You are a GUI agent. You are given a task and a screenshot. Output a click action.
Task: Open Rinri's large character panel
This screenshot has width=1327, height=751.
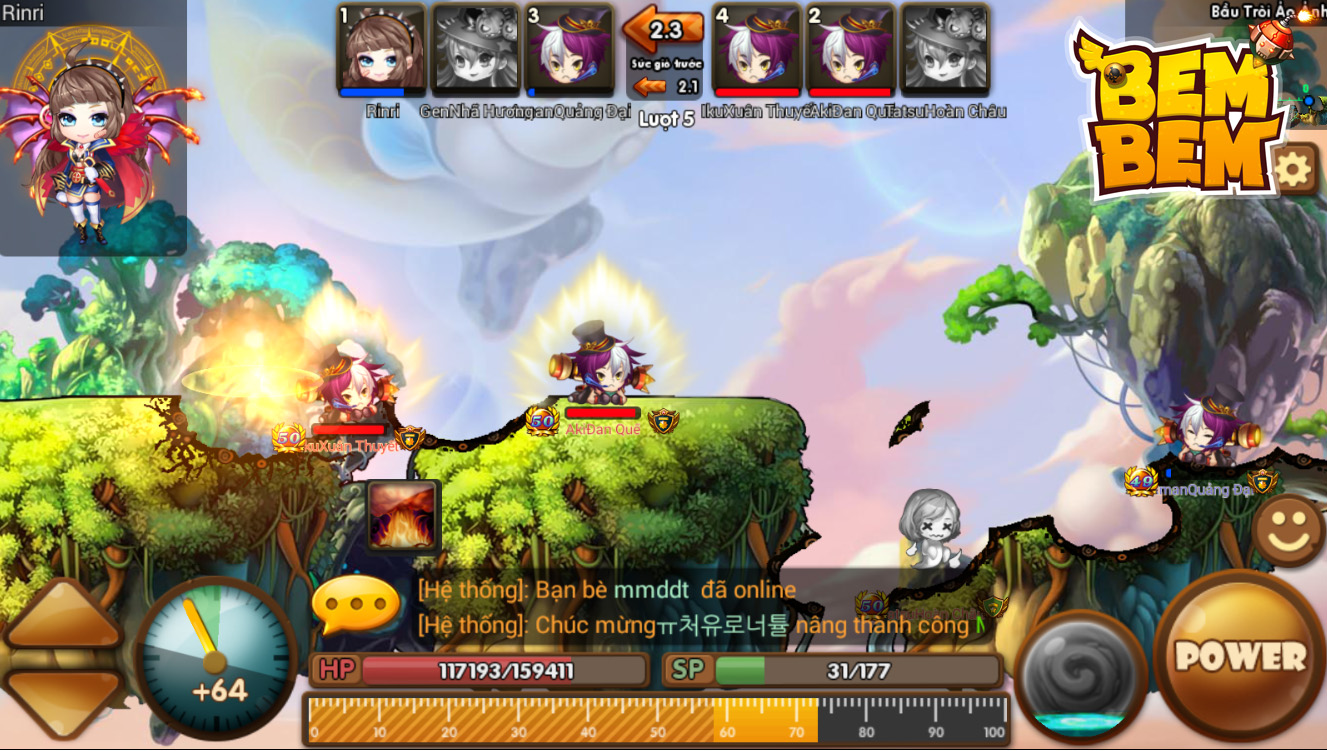pos(93,135)
